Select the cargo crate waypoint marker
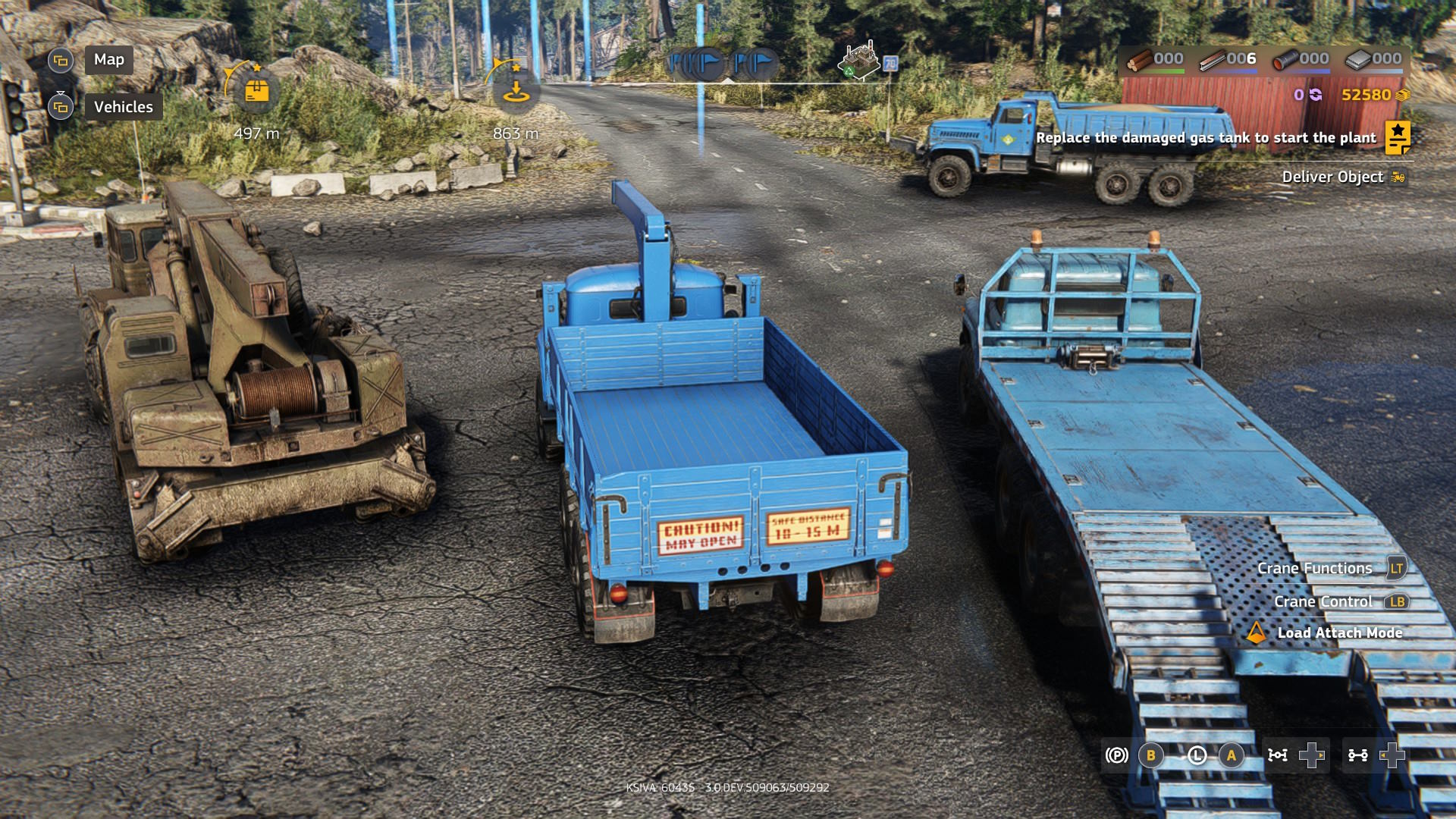1456x819 pixels. click(x=256, y=92)
